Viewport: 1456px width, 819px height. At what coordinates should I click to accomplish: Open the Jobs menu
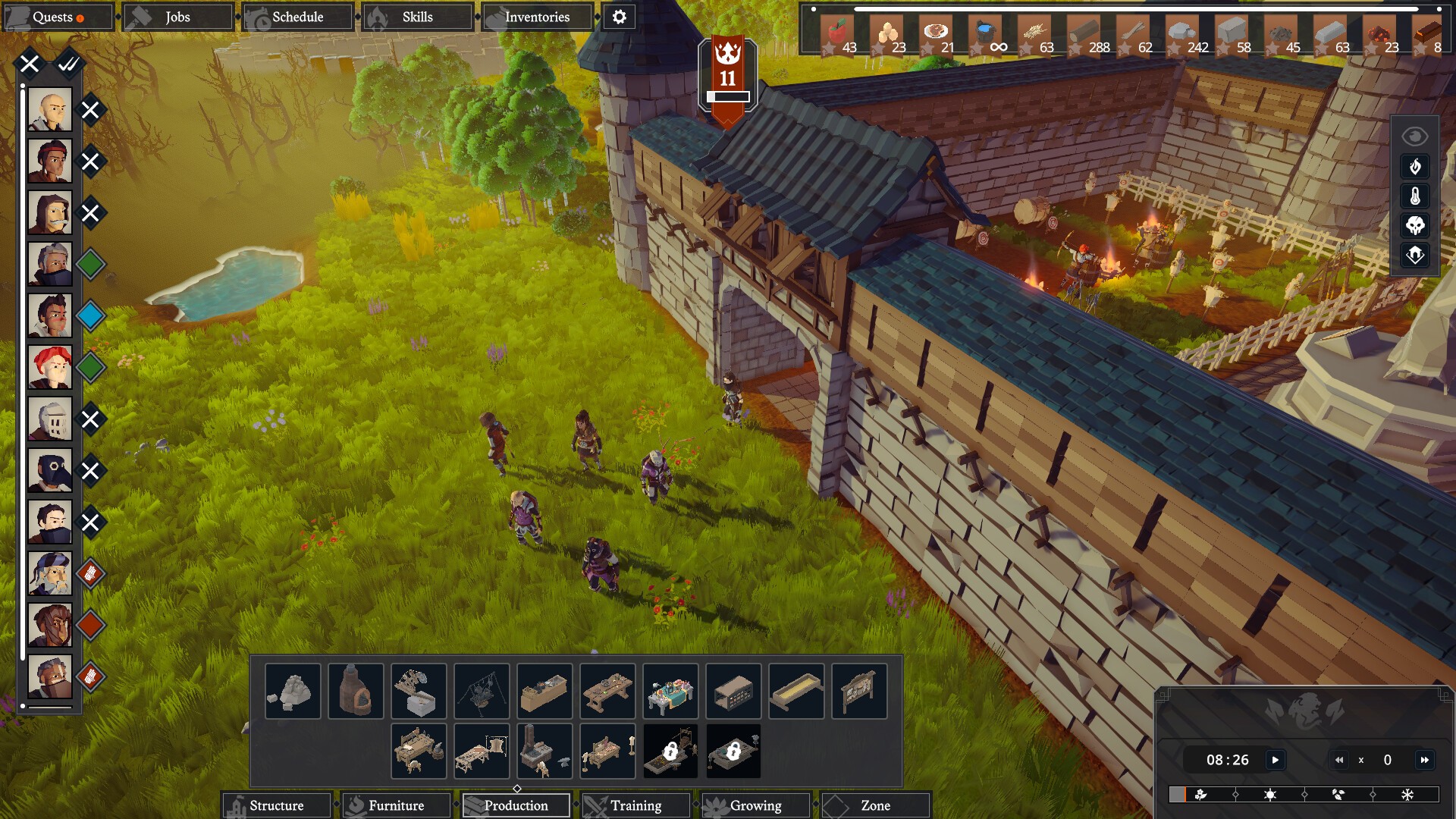[x=177, y=17]
